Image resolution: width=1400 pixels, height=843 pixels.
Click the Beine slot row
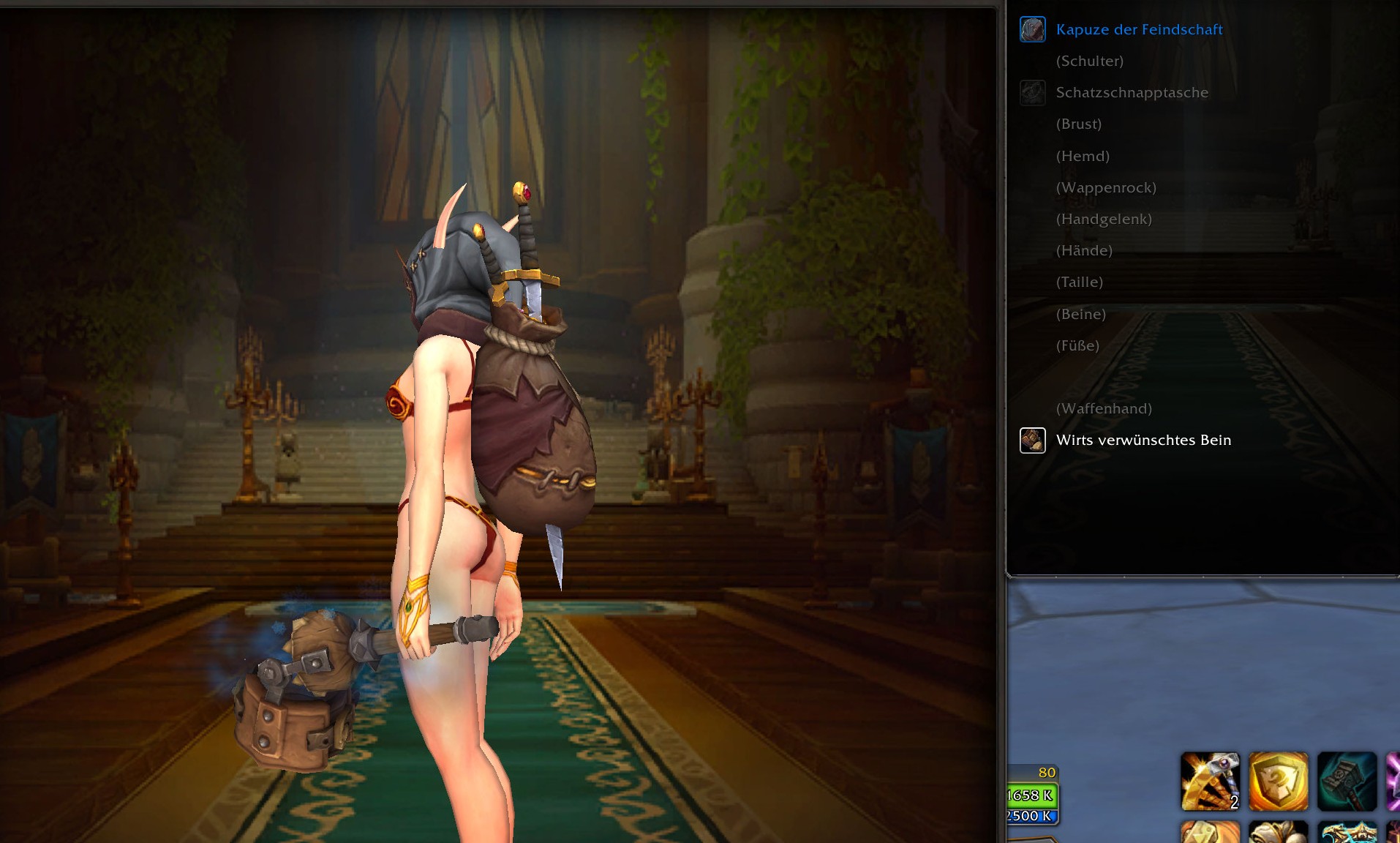point(1080,315)
